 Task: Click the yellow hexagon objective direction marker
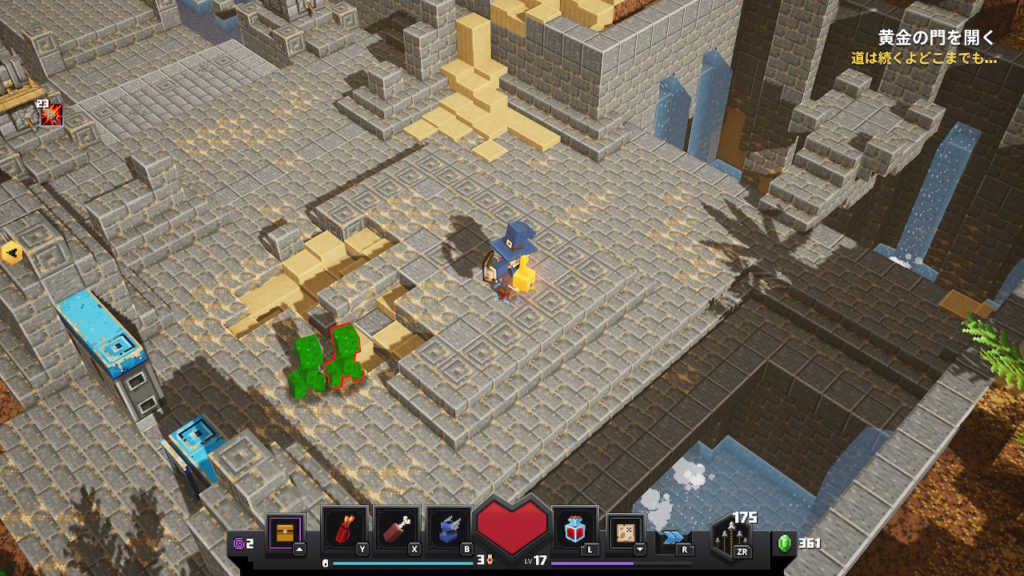12,252
